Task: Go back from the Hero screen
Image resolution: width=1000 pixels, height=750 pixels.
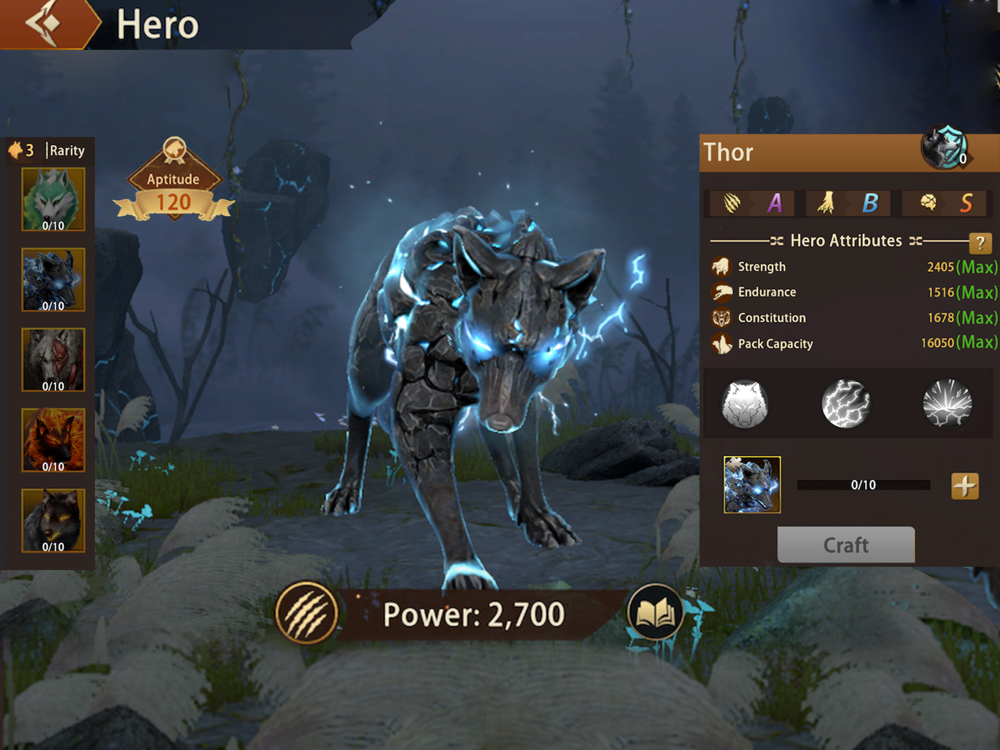Action: pyautogui.click(x=45, y=24)
